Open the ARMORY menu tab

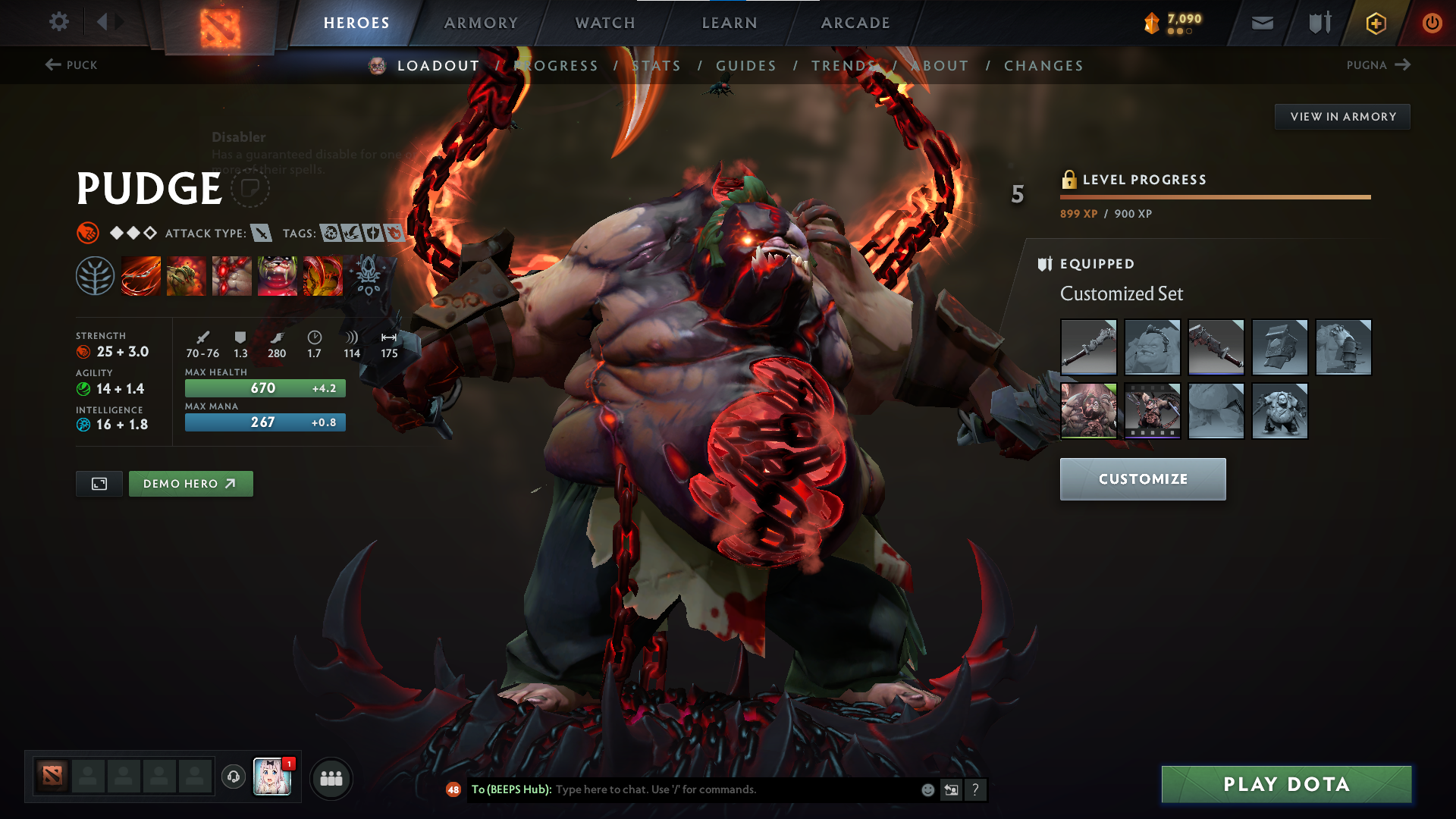pos(480,23)
